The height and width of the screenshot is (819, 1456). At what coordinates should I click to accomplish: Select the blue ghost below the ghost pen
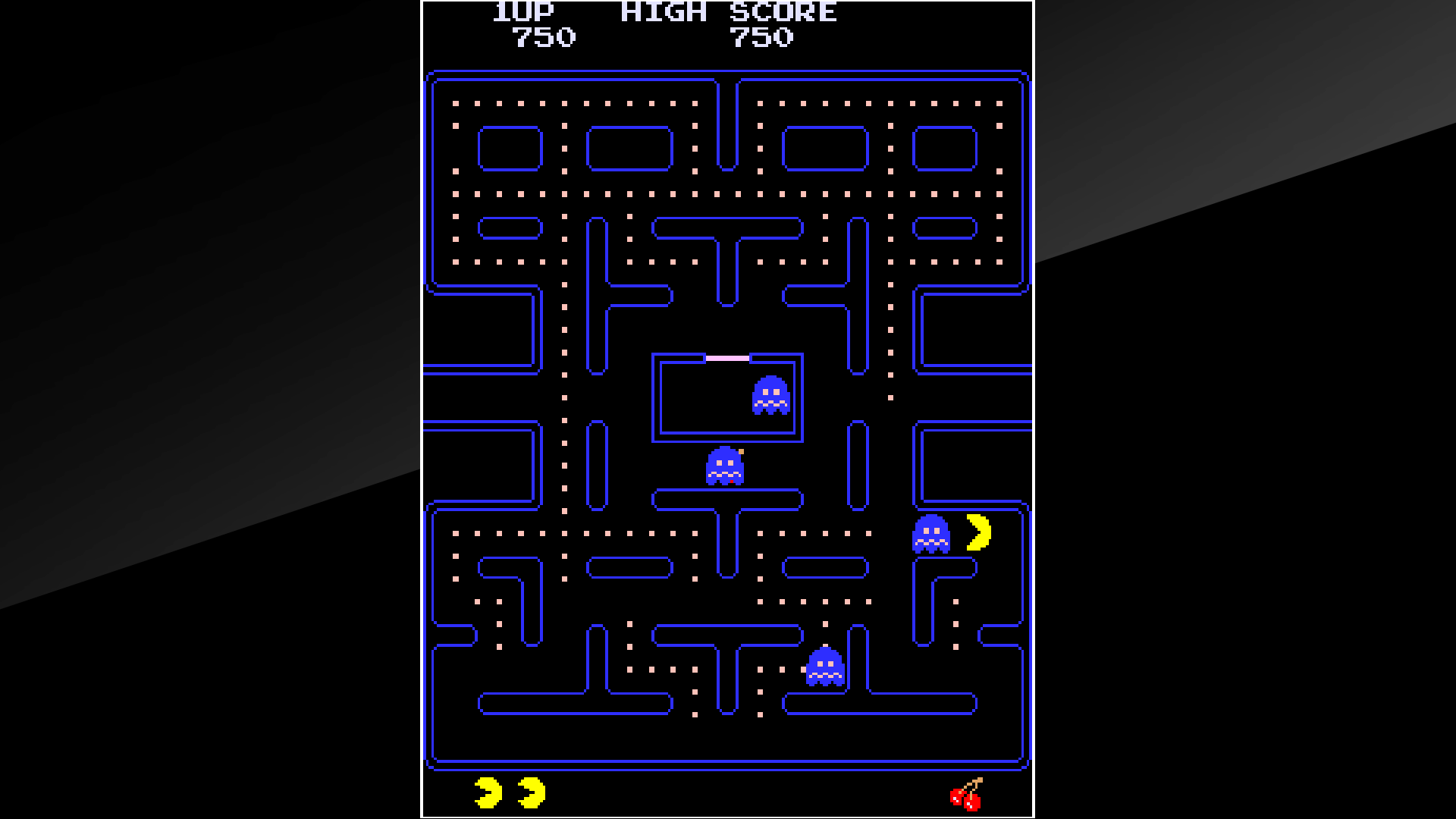coord(724,465)
